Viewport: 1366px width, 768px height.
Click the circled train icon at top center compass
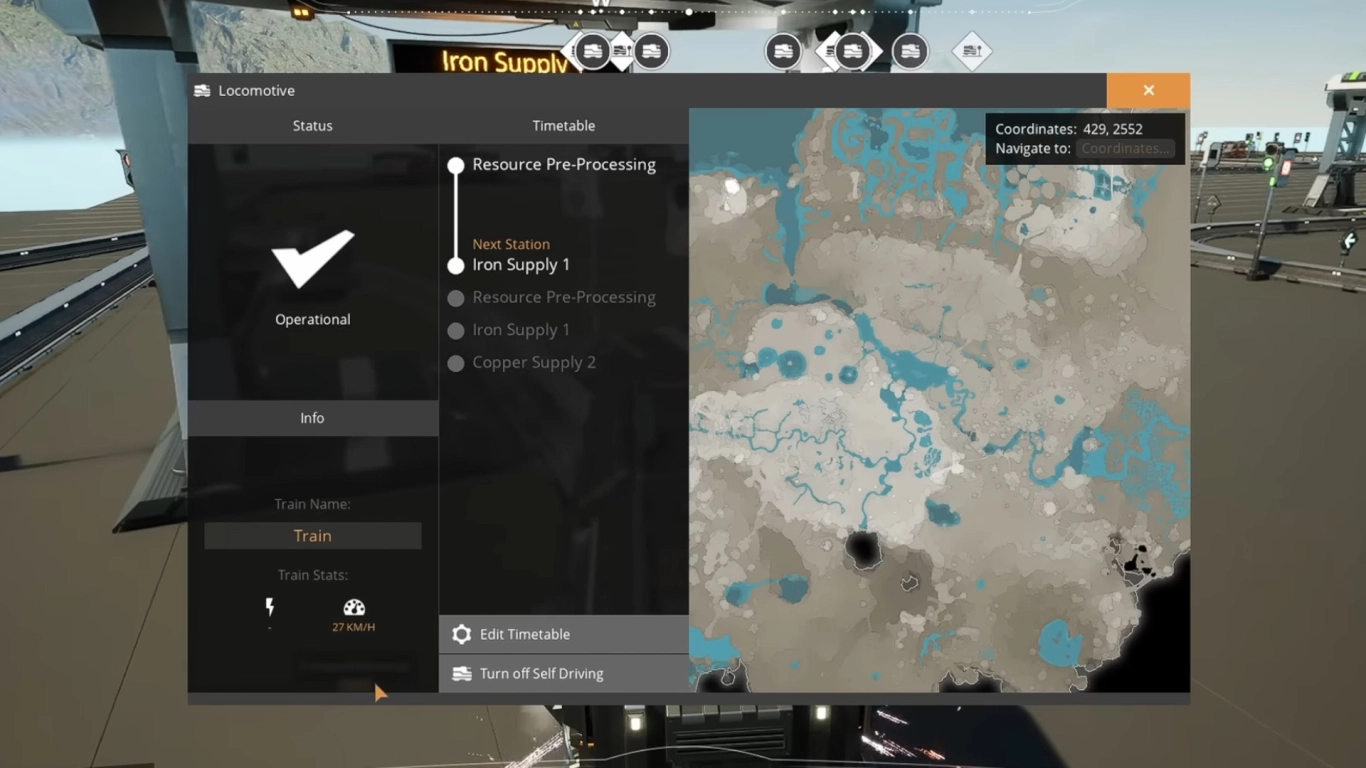click(x=651, y=50)
